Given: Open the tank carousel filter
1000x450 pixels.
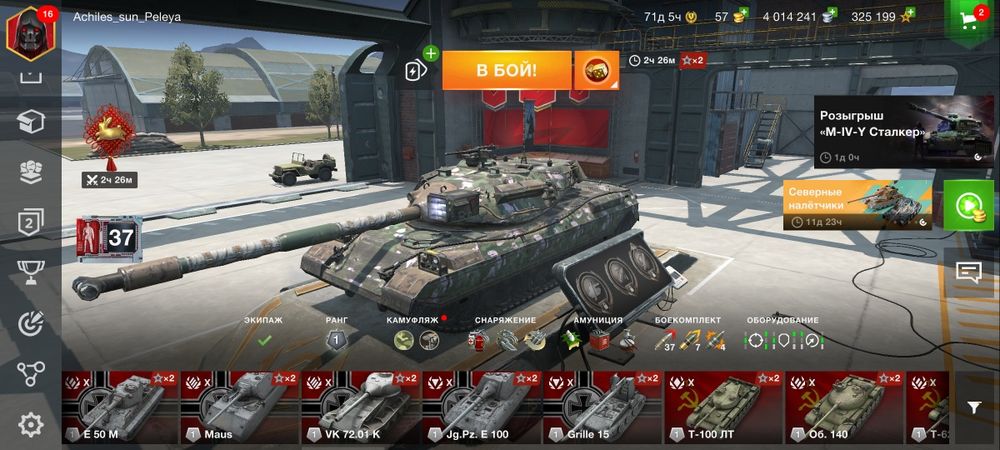Looking at the screenshot, I should pos(974,407).
